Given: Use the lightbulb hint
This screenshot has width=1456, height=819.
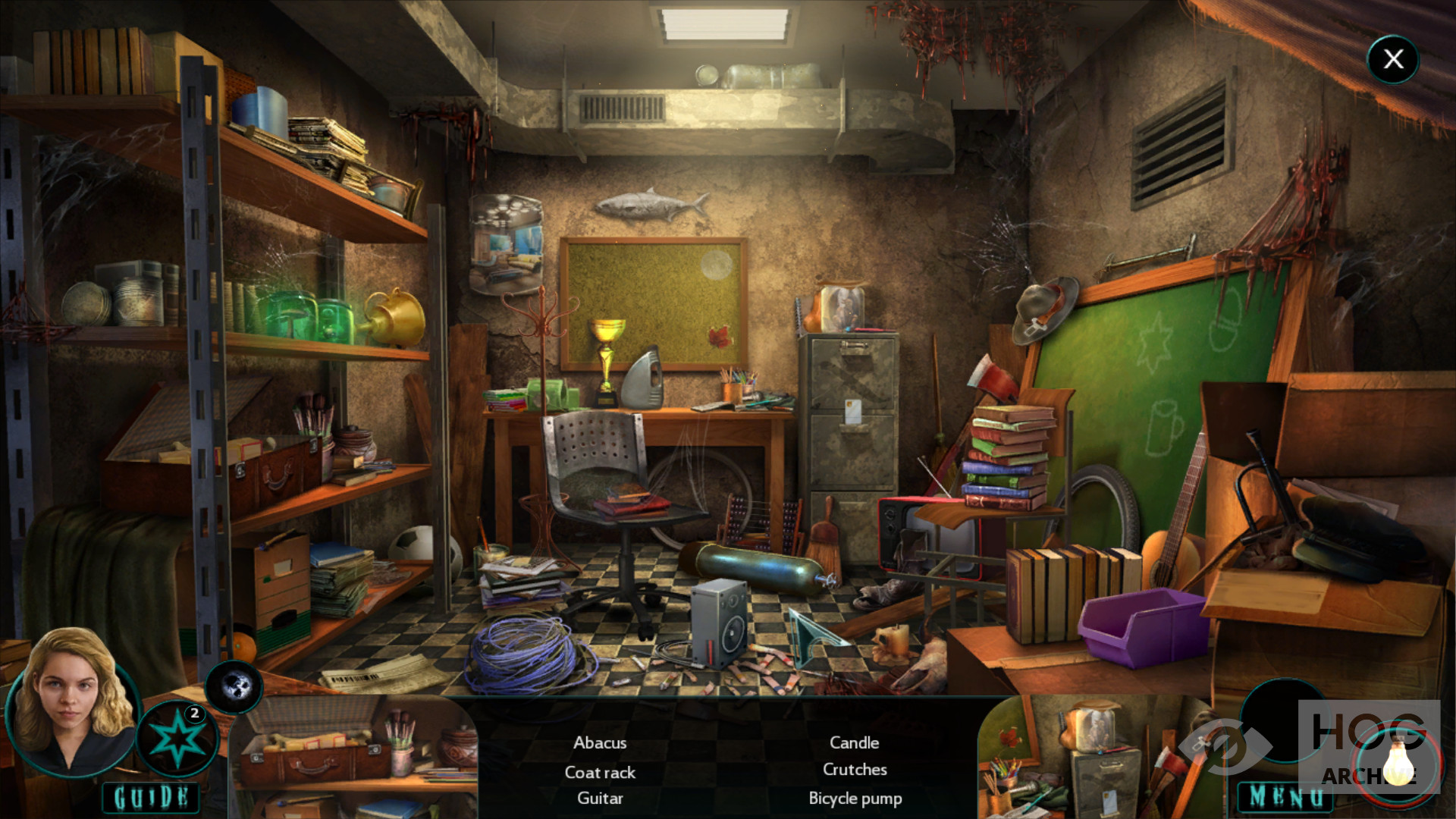Looking at the screenshot, I should click(x=1398, y=761).
